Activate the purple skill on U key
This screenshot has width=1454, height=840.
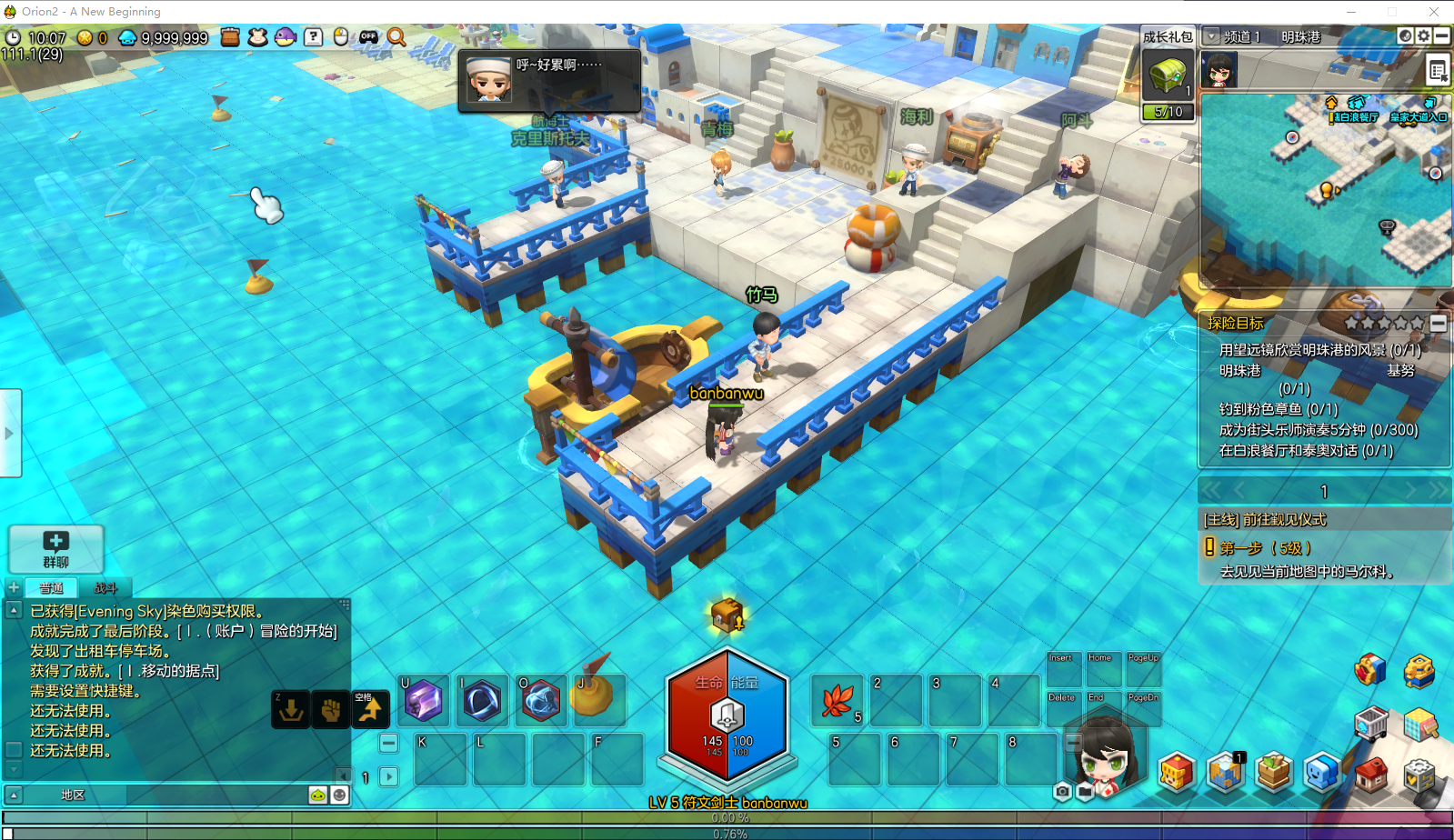[x=424, y=701]
